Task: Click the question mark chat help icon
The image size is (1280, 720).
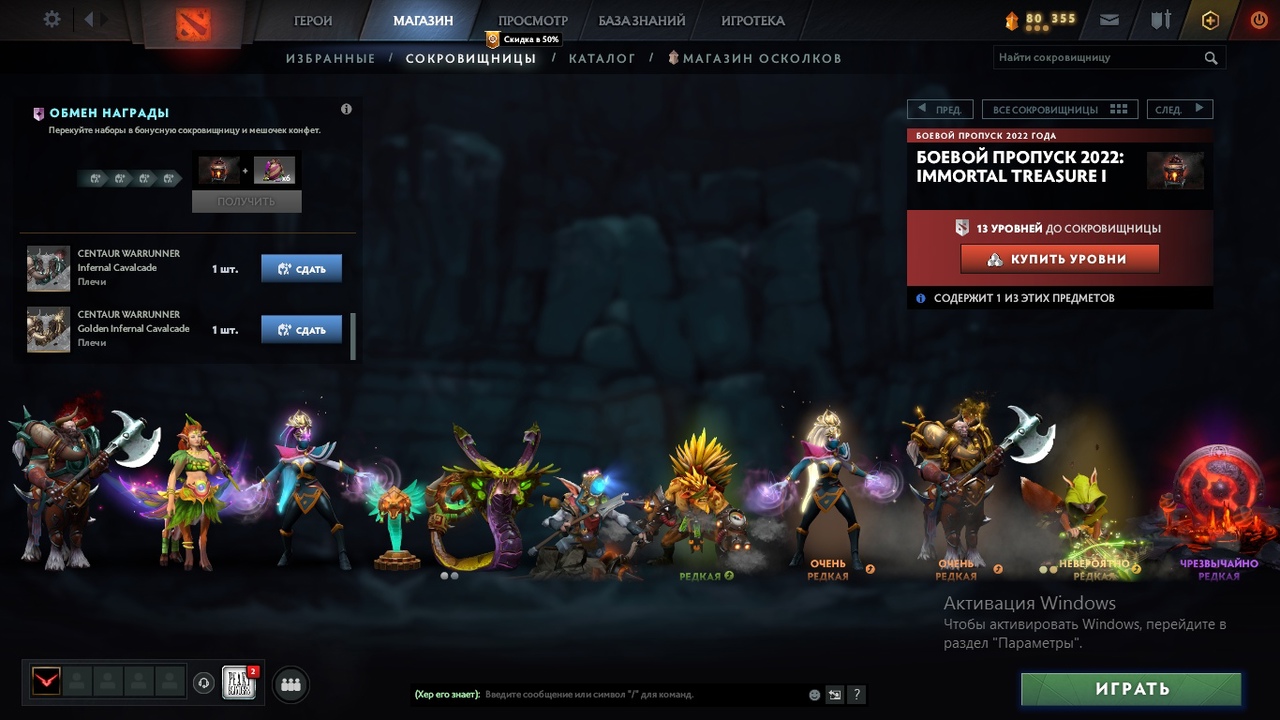Action: pos(857,694)
